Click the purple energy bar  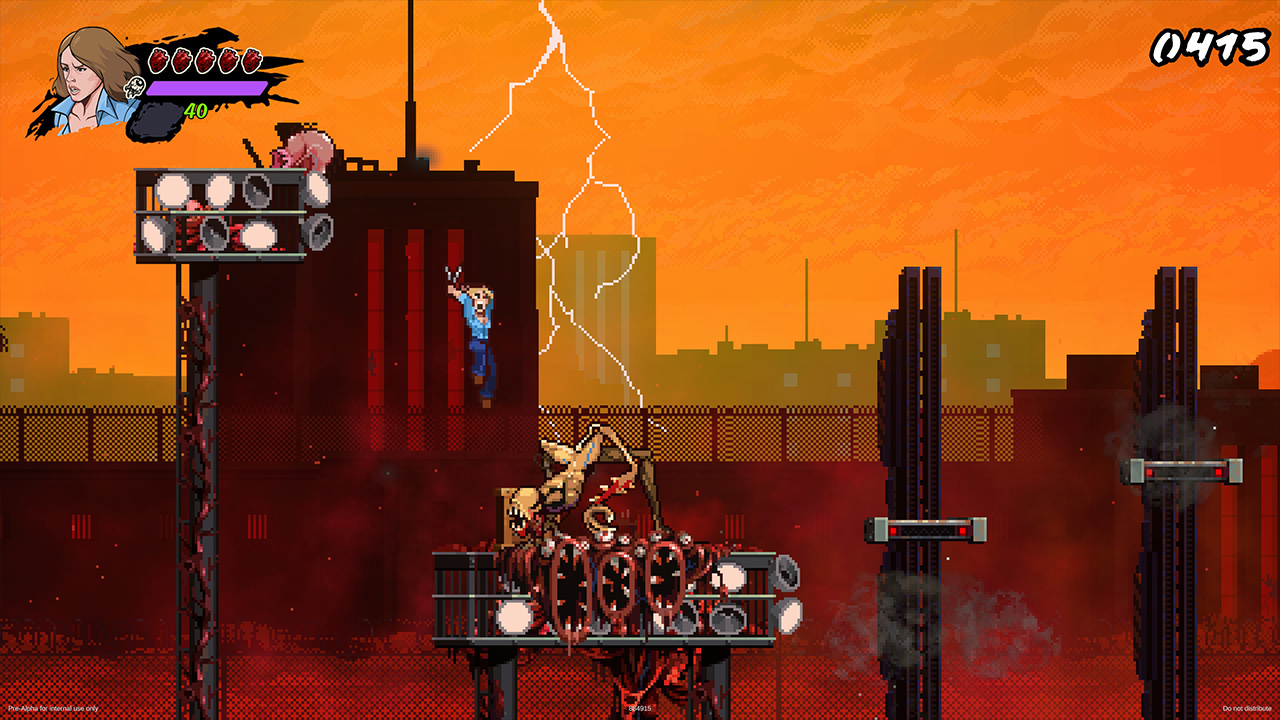[x=206, y=87]
